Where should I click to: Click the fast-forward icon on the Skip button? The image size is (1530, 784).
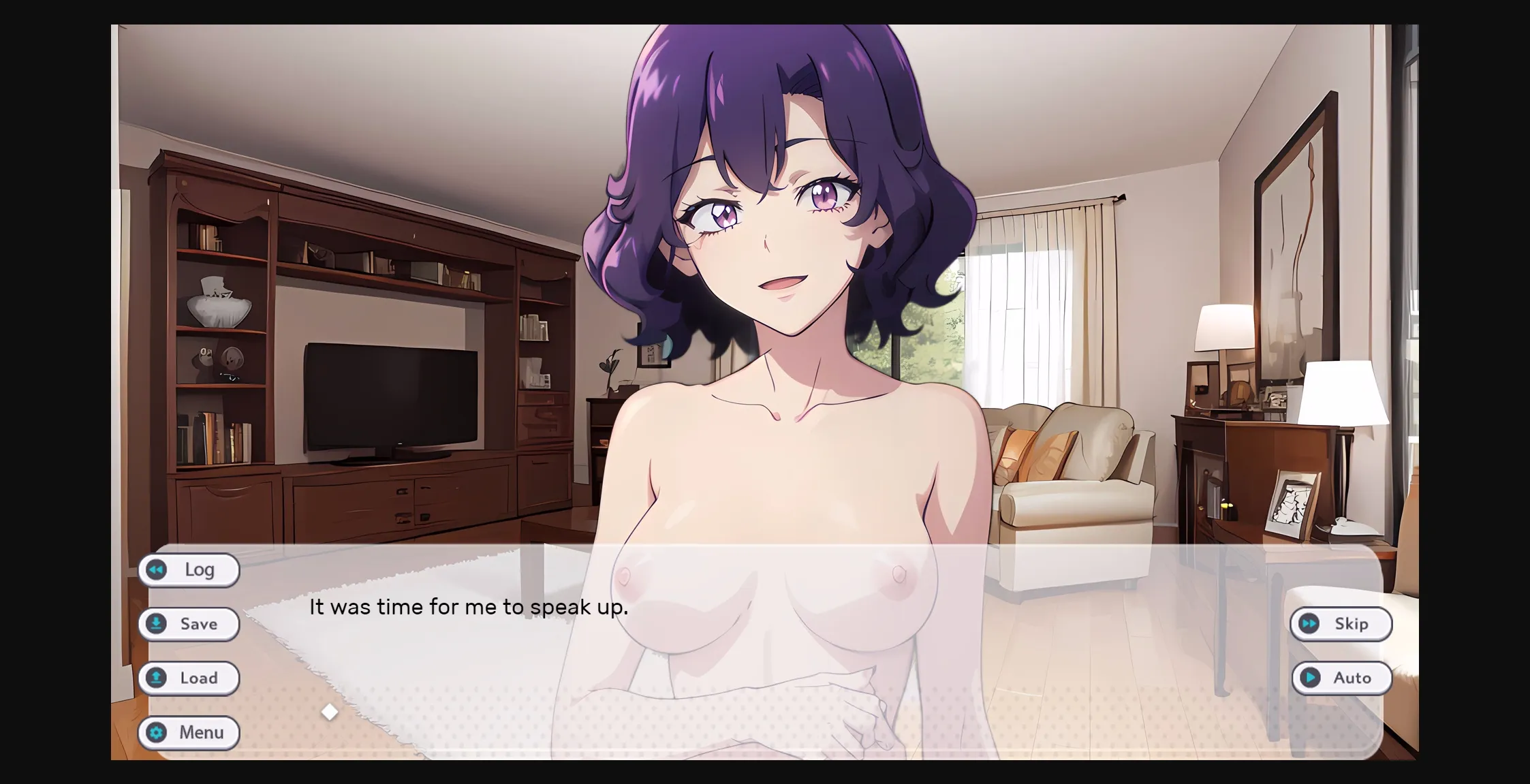(x=1309, y=624)
